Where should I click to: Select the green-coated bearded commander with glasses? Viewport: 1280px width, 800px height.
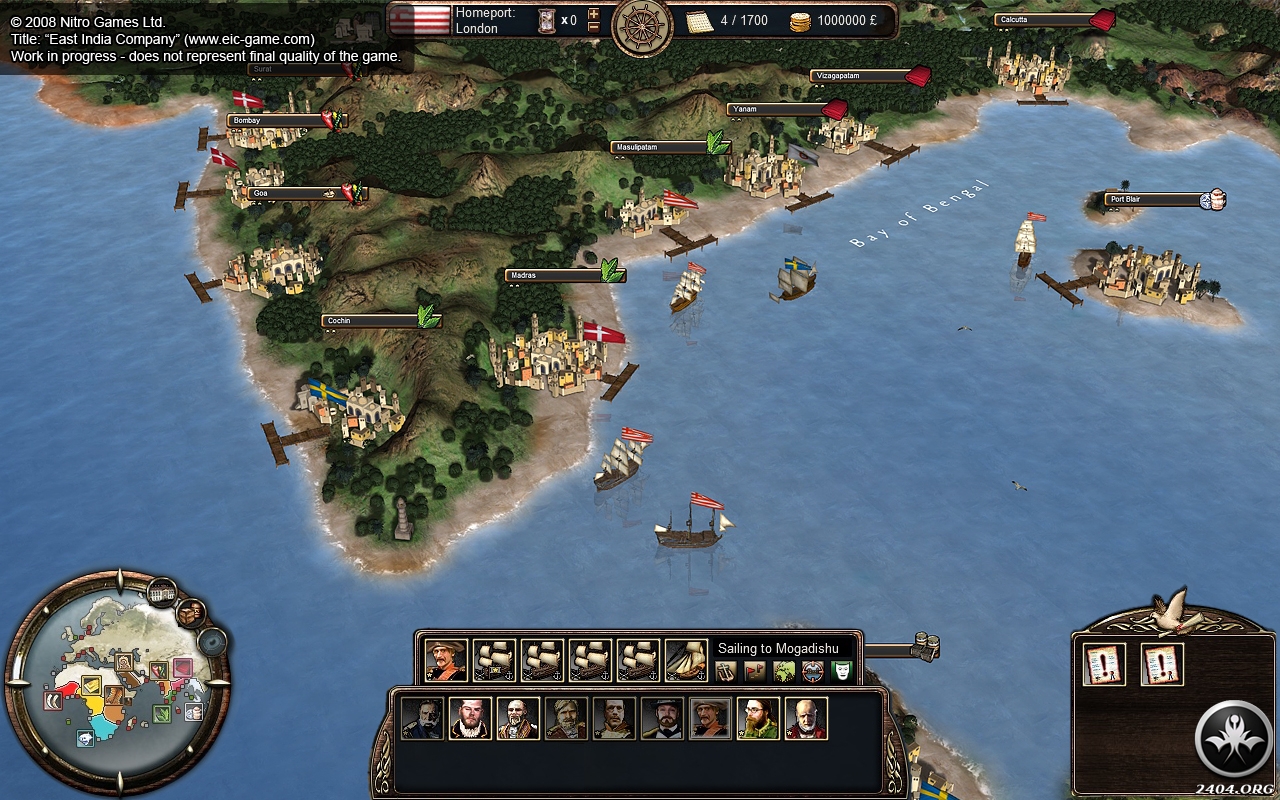[758, 718]
